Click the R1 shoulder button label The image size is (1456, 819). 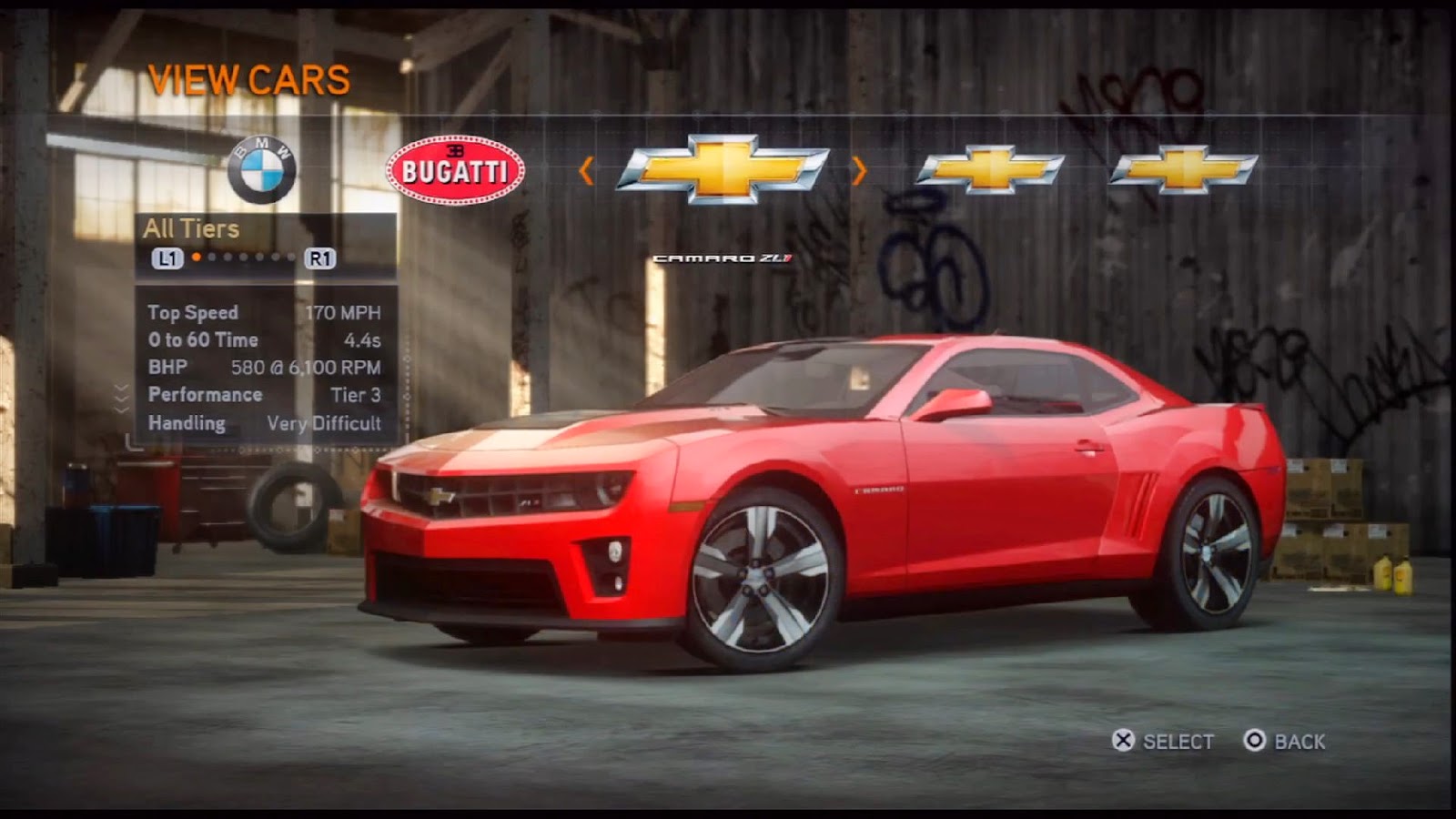click(x=323, y=259)
